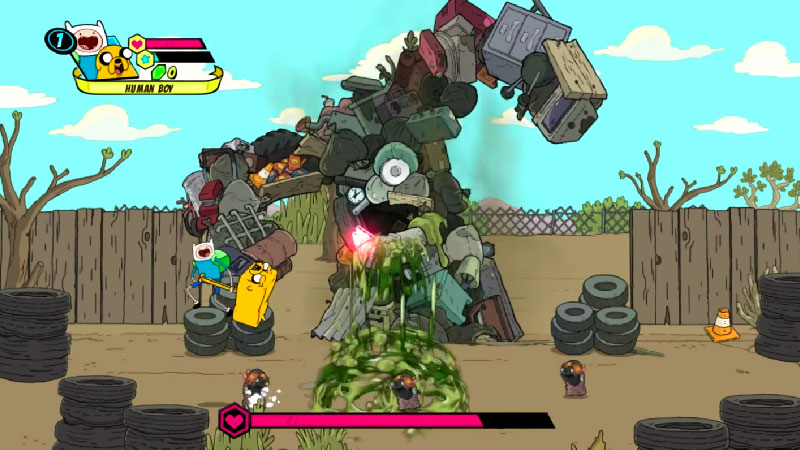This screenshot has width=800, height=450.
Task: Click the Finn and Jake character portrait
Action: pos(101,52)
